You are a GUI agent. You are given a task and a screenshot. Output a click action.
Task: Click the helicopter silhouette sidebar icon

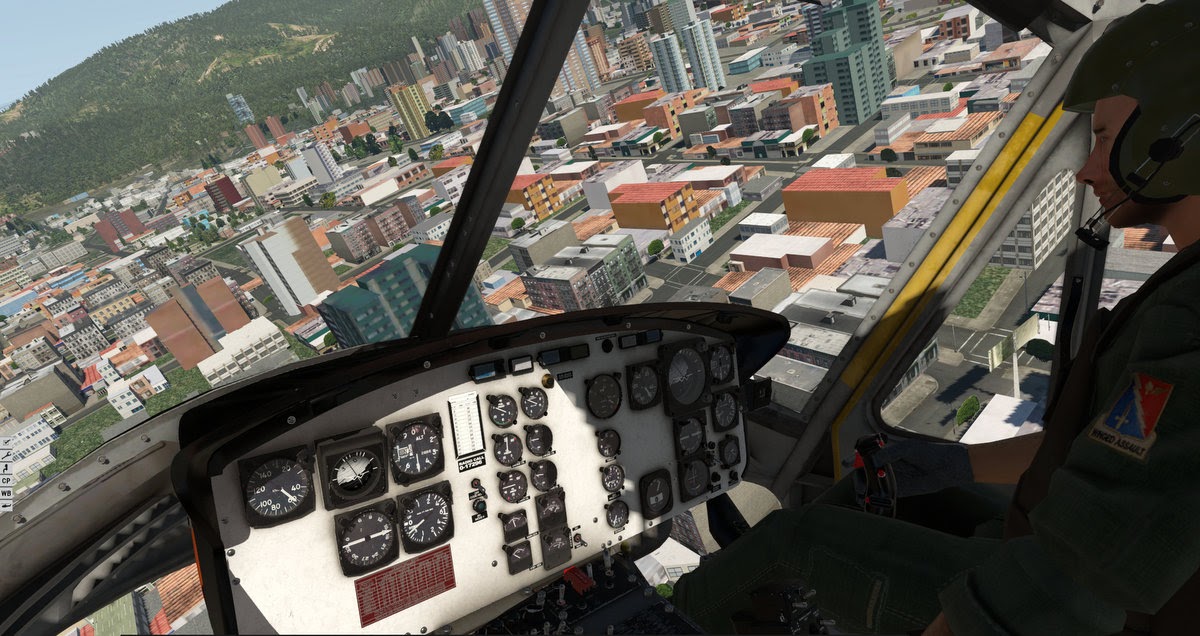6,506
